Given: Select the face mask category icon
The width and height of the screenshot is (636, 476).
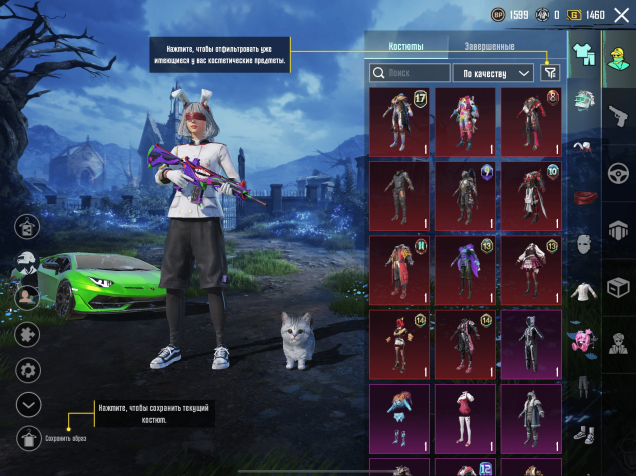Looking at the screenshot, I should point(583,244).
